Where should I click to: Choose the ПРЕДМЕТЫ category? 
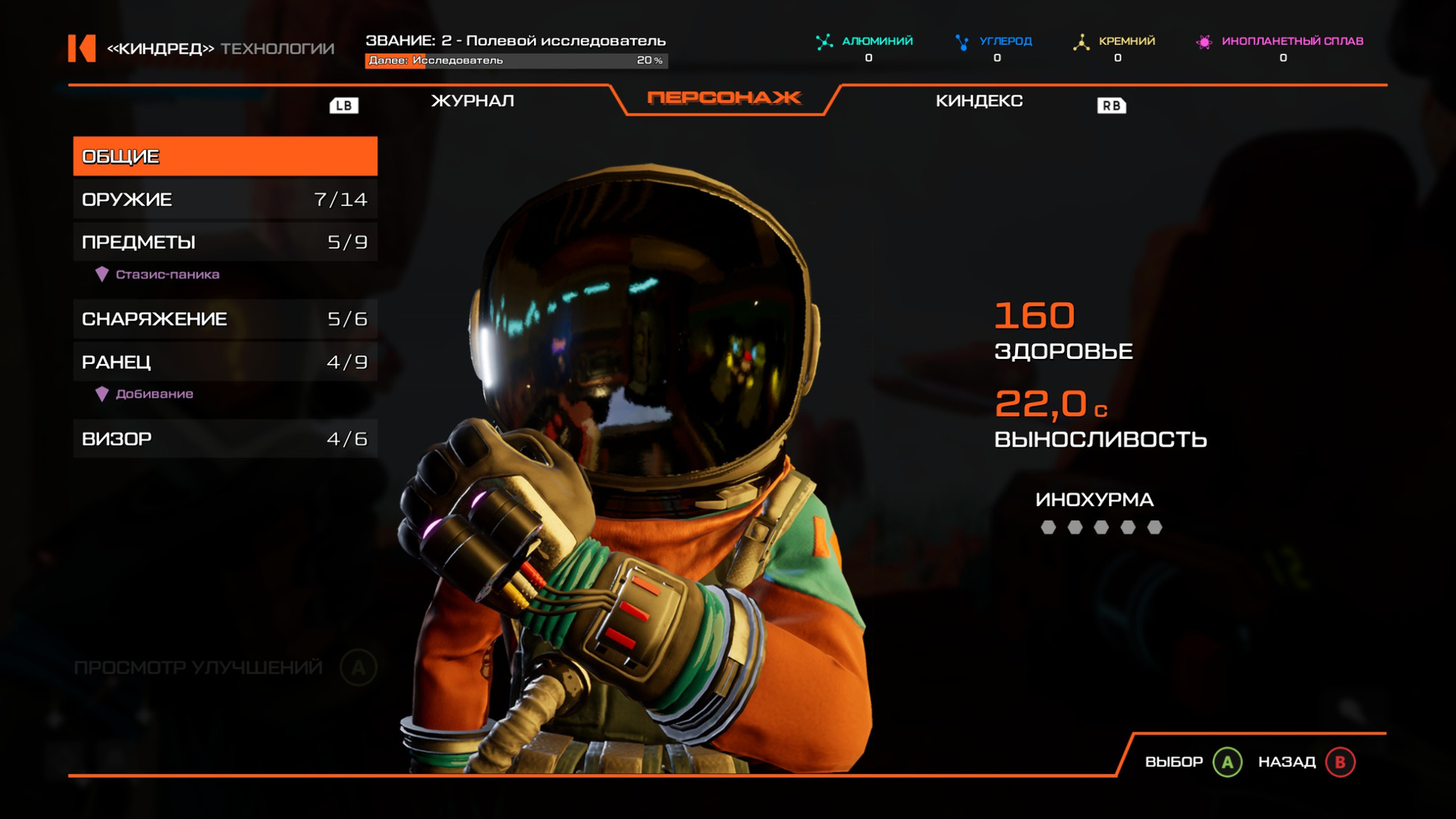pos(225,242)
